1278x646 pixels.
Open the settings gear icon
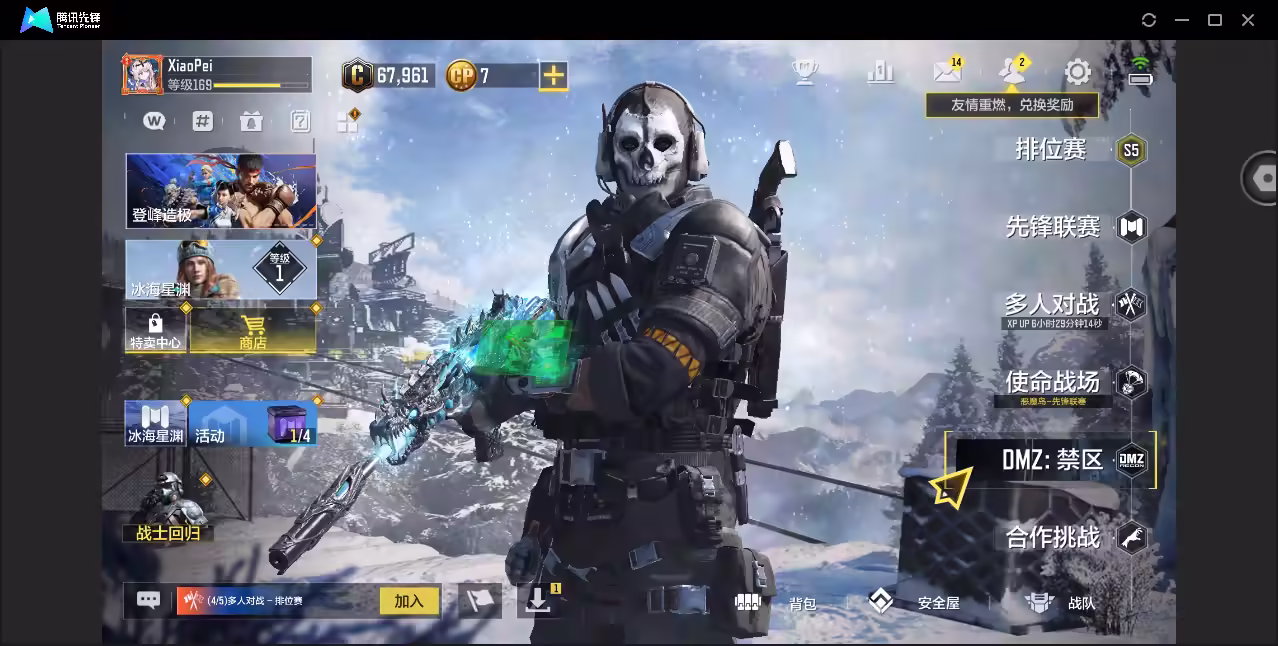[x=1077, y=72]
